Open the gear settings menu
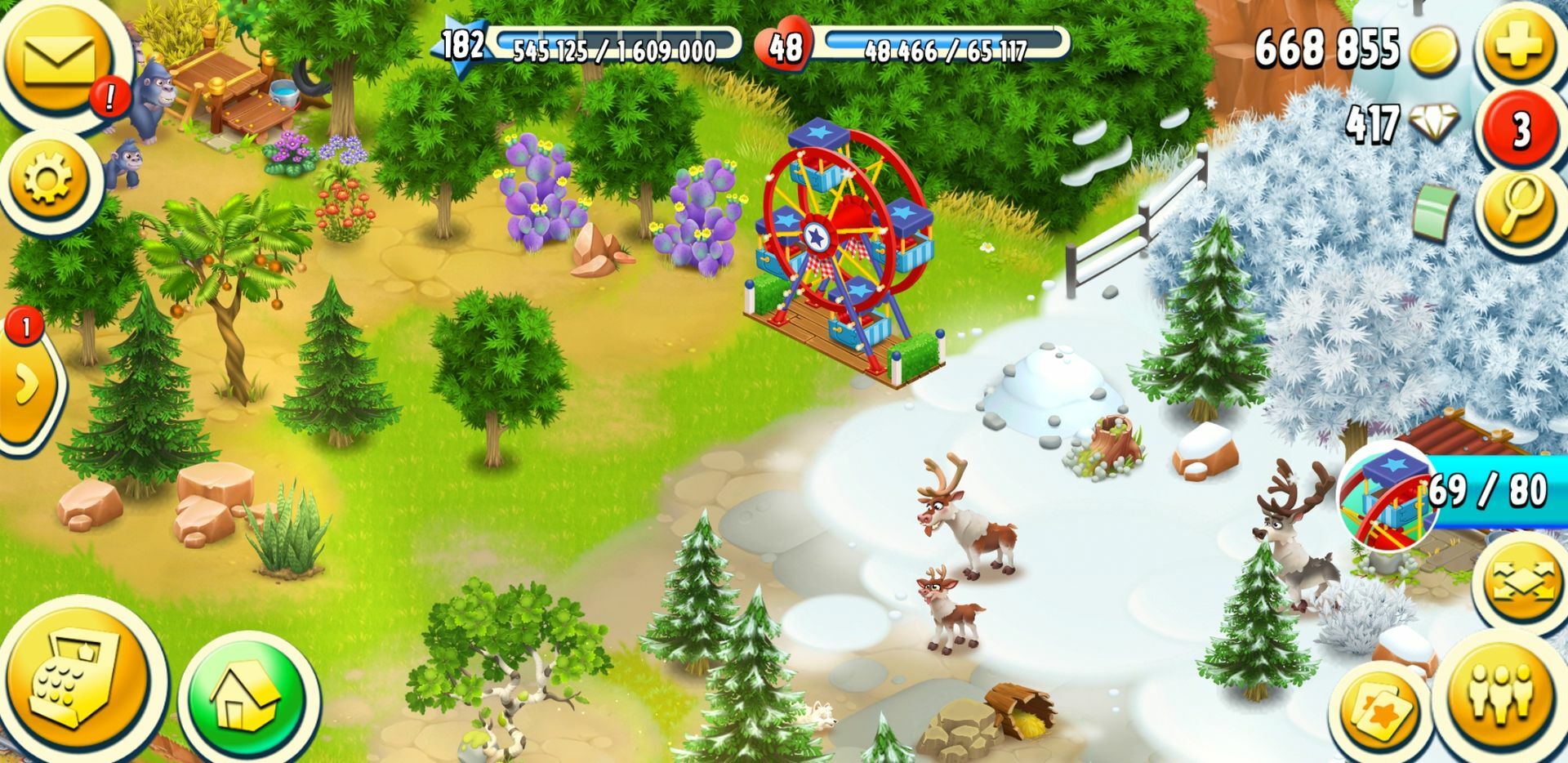This screenshot has width=1568, height=763. coord(49,179)
